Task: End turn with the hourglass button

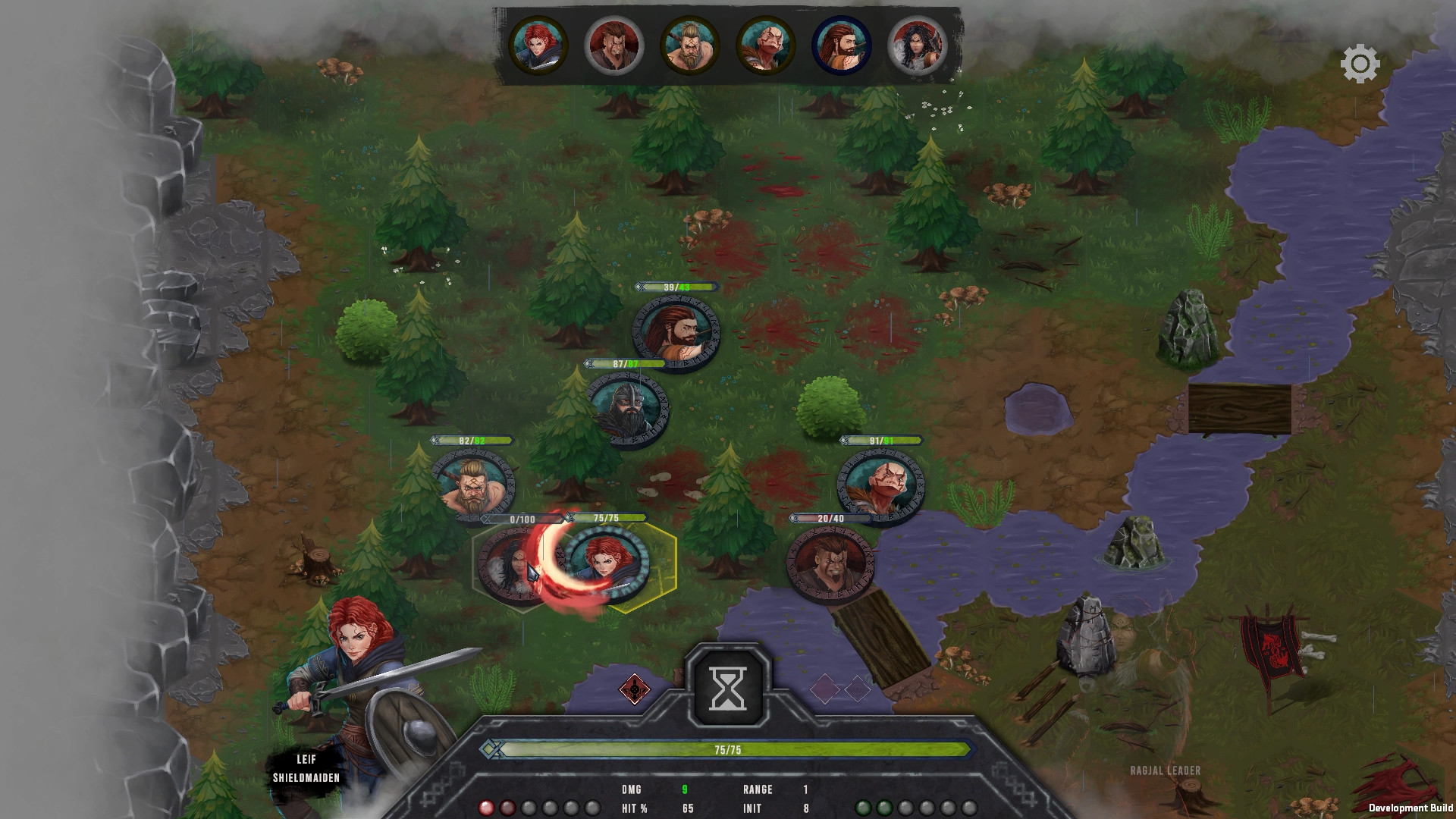Action: (727, 688)
